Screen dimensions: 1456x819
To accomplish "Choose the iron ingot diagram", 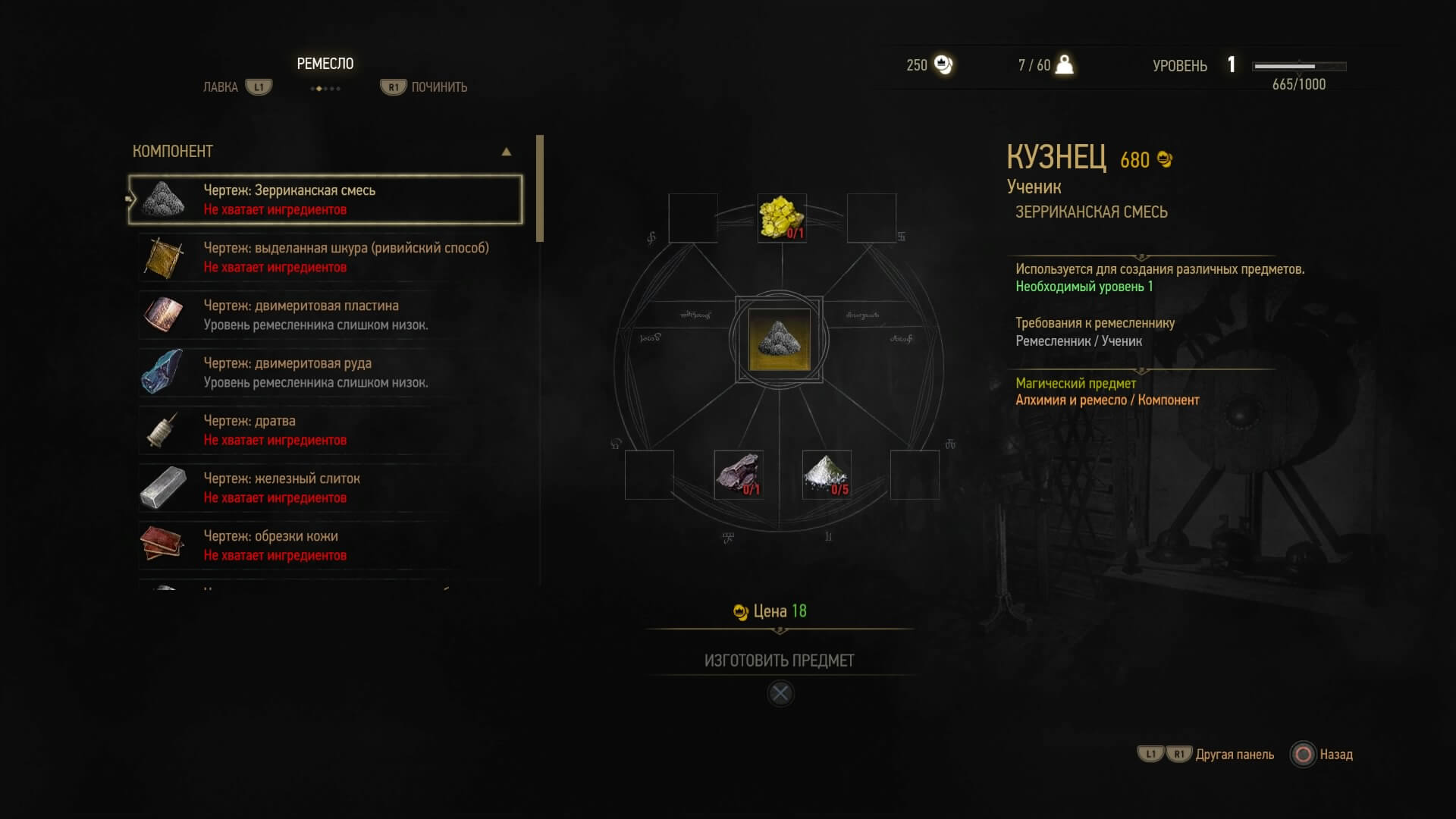I will pyautogui.click(x=326, y=488).
